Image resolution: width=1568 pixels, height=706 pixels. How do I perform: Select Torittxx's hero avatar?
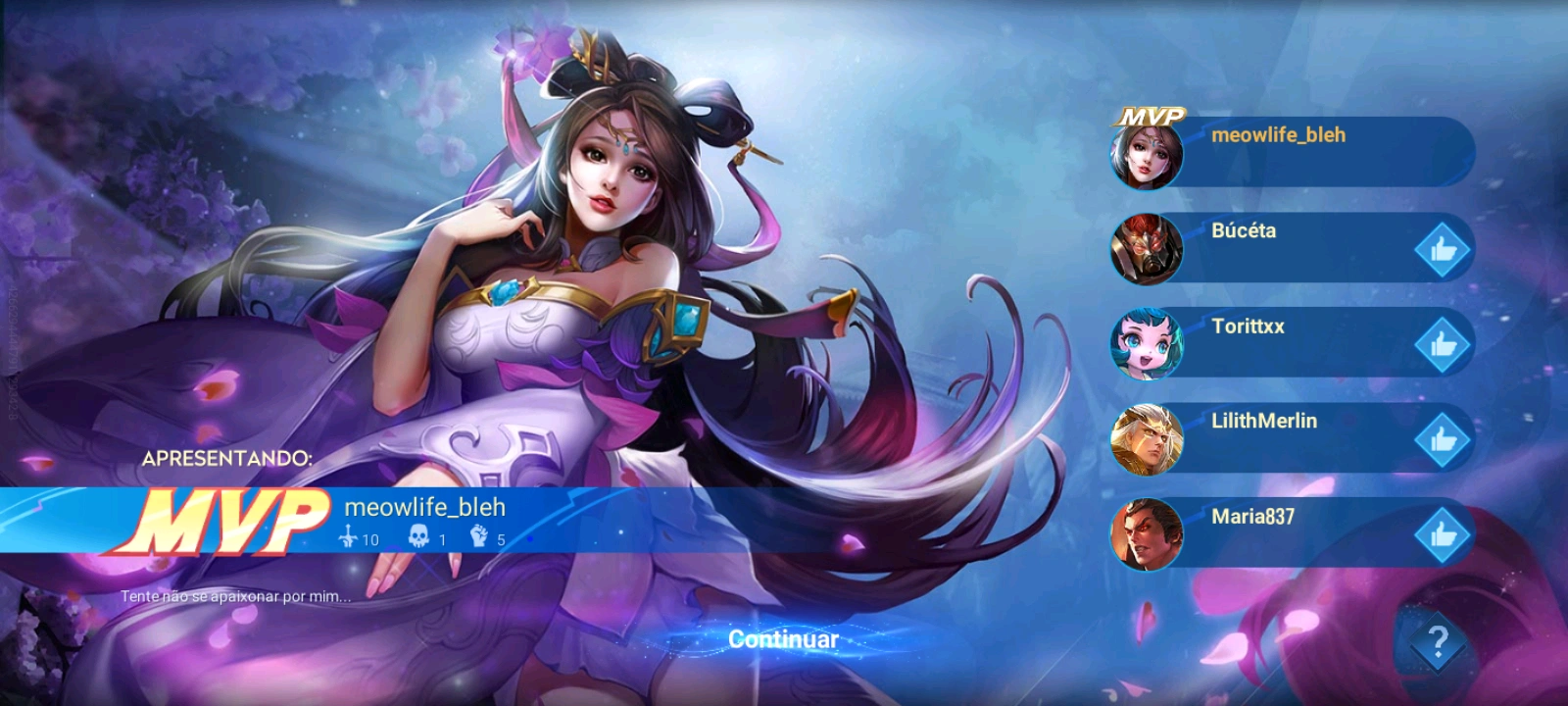(1147, 344)
